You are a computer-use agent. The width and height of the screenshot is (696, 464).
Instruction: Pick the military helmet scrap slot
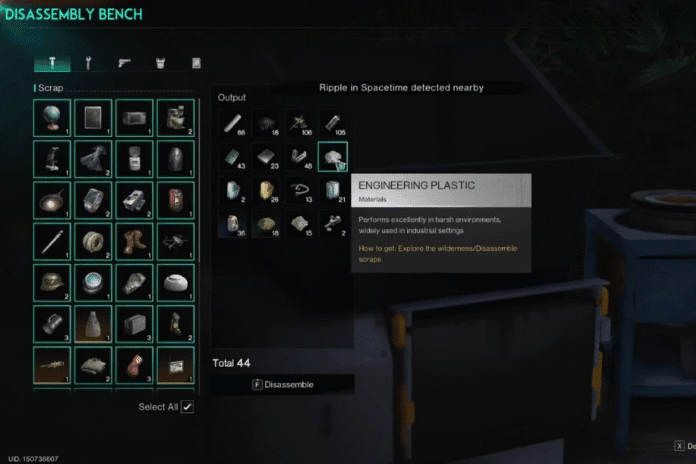pyautogui.click(x=52, y=282)
